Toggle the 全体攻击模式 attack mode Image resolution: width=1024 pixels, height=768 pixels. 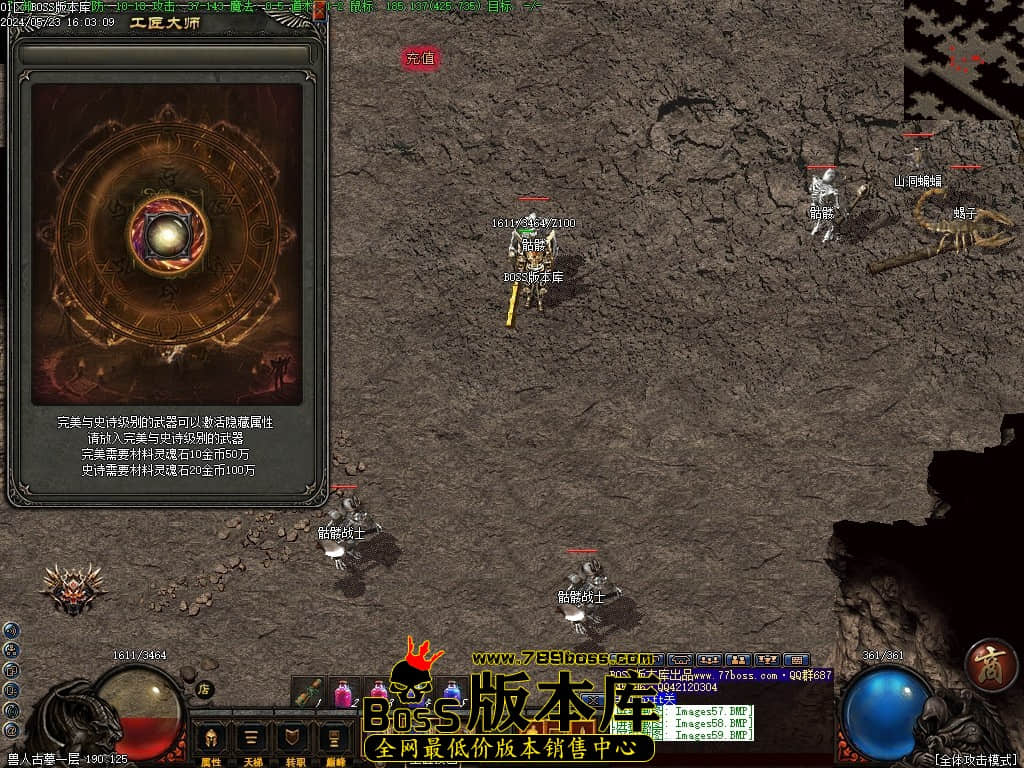pyautogui.click(x=974, y=760)
